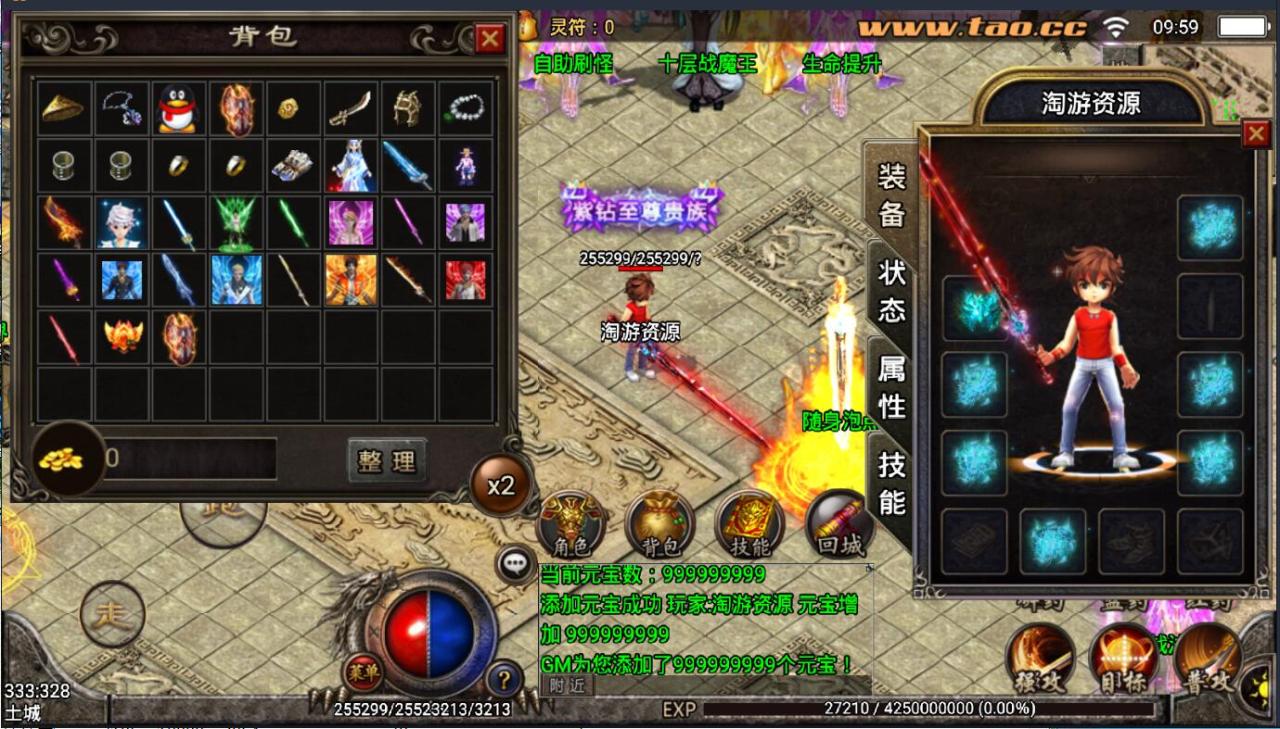Switch to the 装备 equipment tab
The image size is (1280, 729).
tap(891, 195)
